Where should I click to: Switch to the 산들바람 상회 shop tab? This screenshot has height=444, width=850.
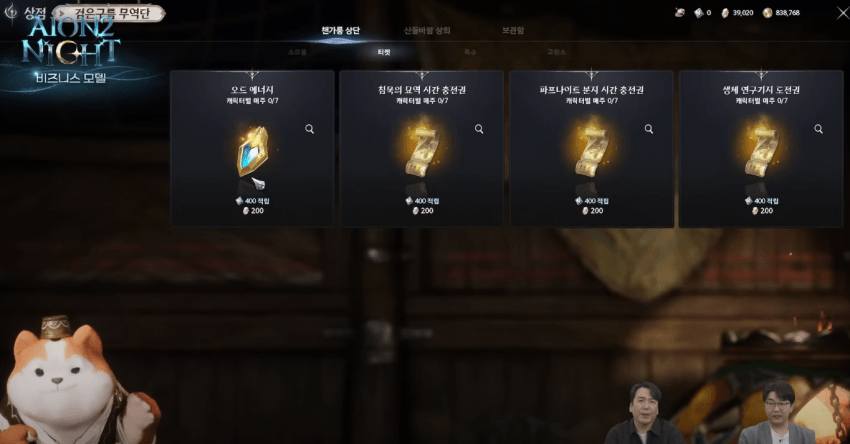point(427,31)
